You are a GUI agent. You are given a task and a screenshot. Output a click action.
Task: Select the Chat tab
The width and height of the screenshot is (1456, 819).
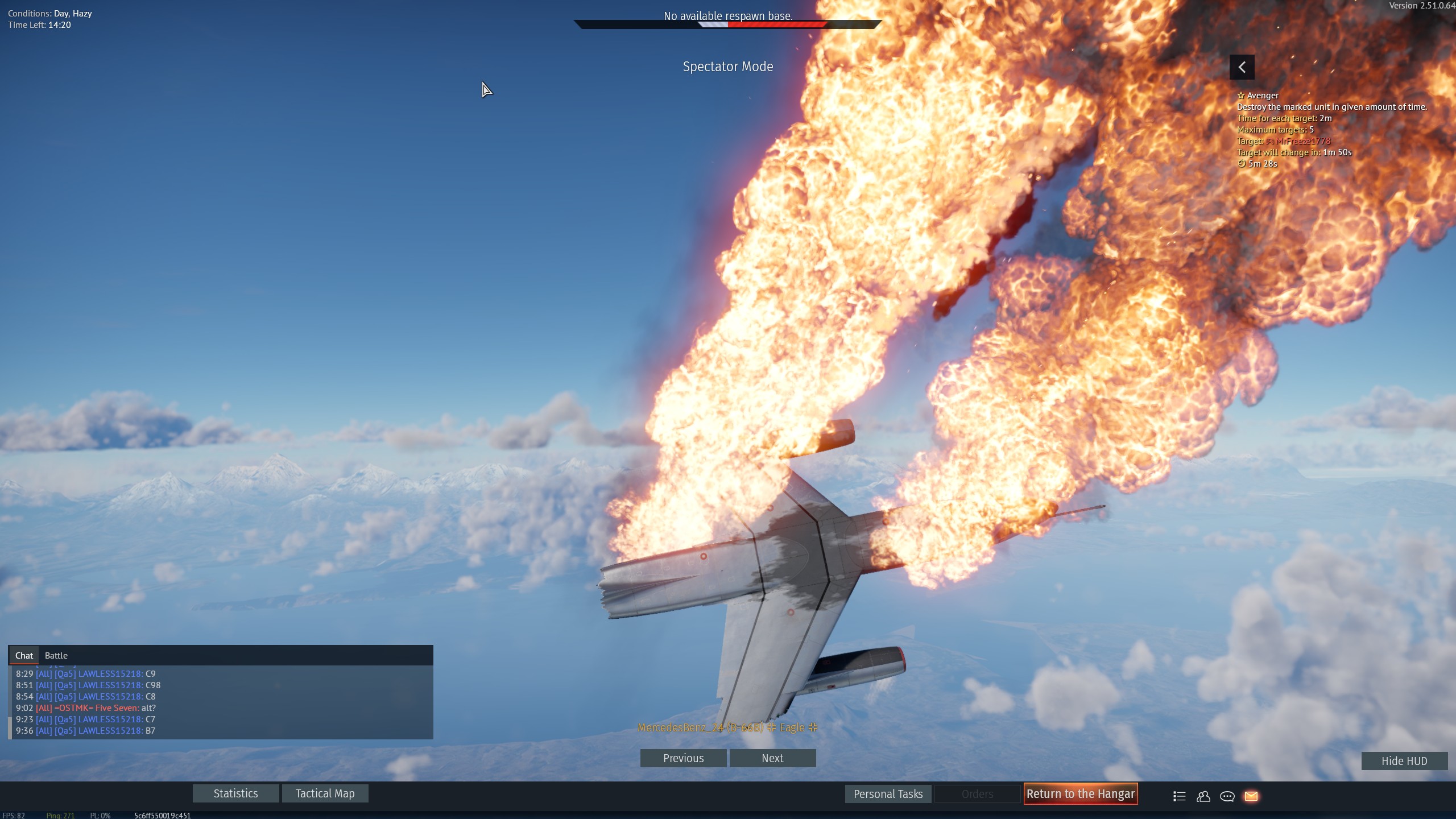(24, 655)
